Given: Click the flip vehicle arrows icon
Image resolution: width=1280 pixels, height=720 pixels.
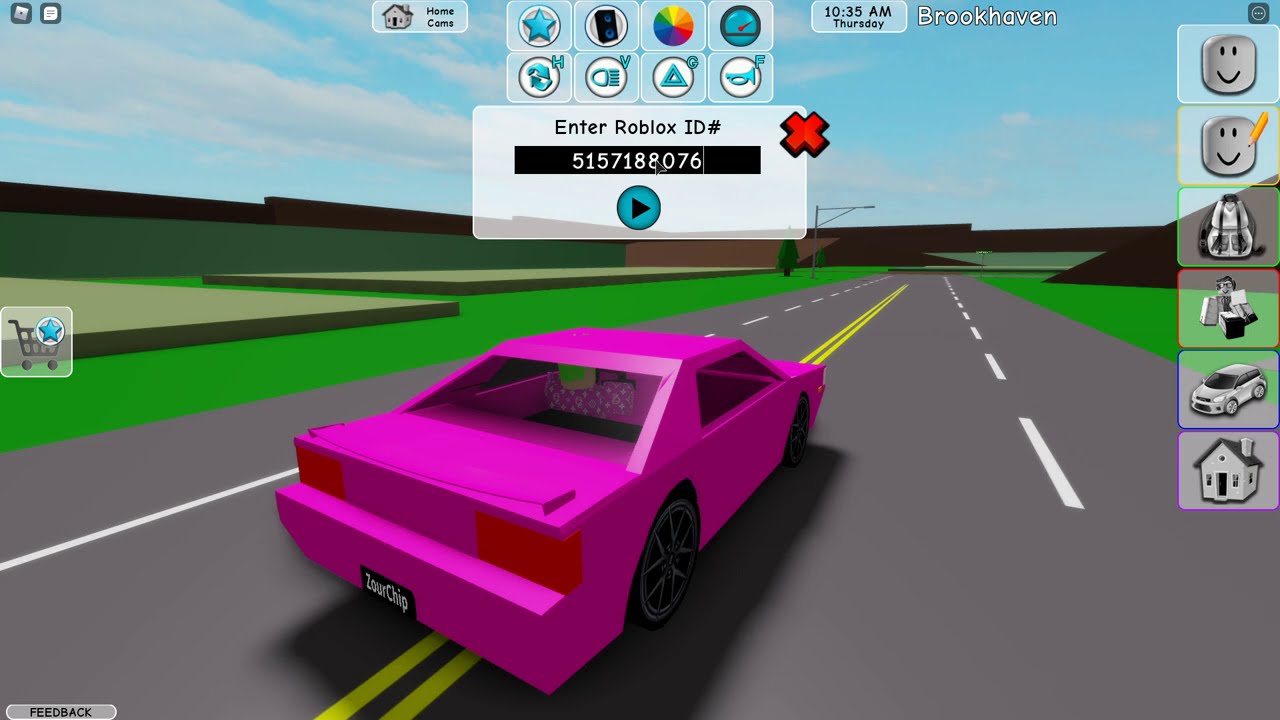Looking at the screenshot, I should click(x=539, y=78).
